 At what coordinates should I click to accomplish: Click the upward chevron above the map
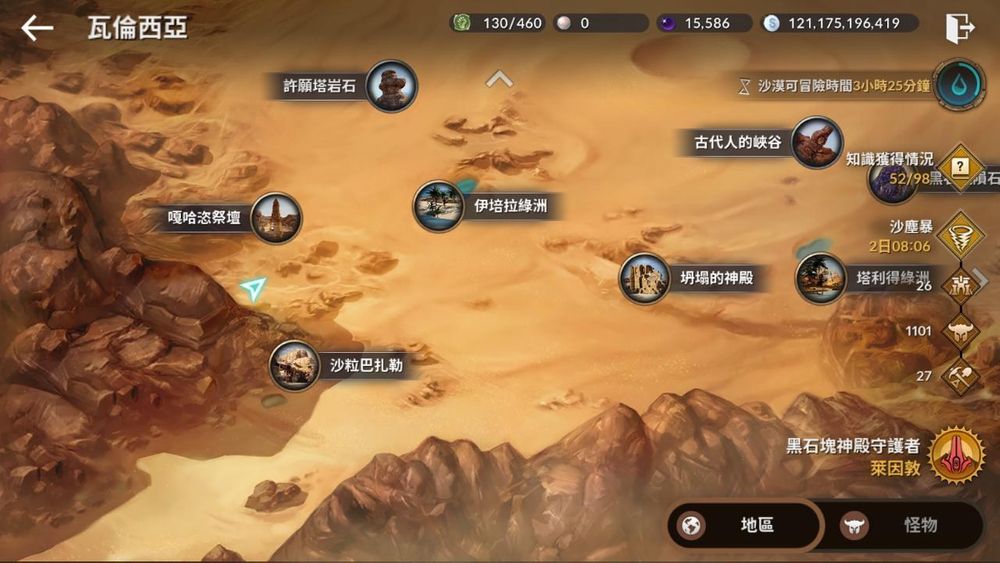point(499,79)
